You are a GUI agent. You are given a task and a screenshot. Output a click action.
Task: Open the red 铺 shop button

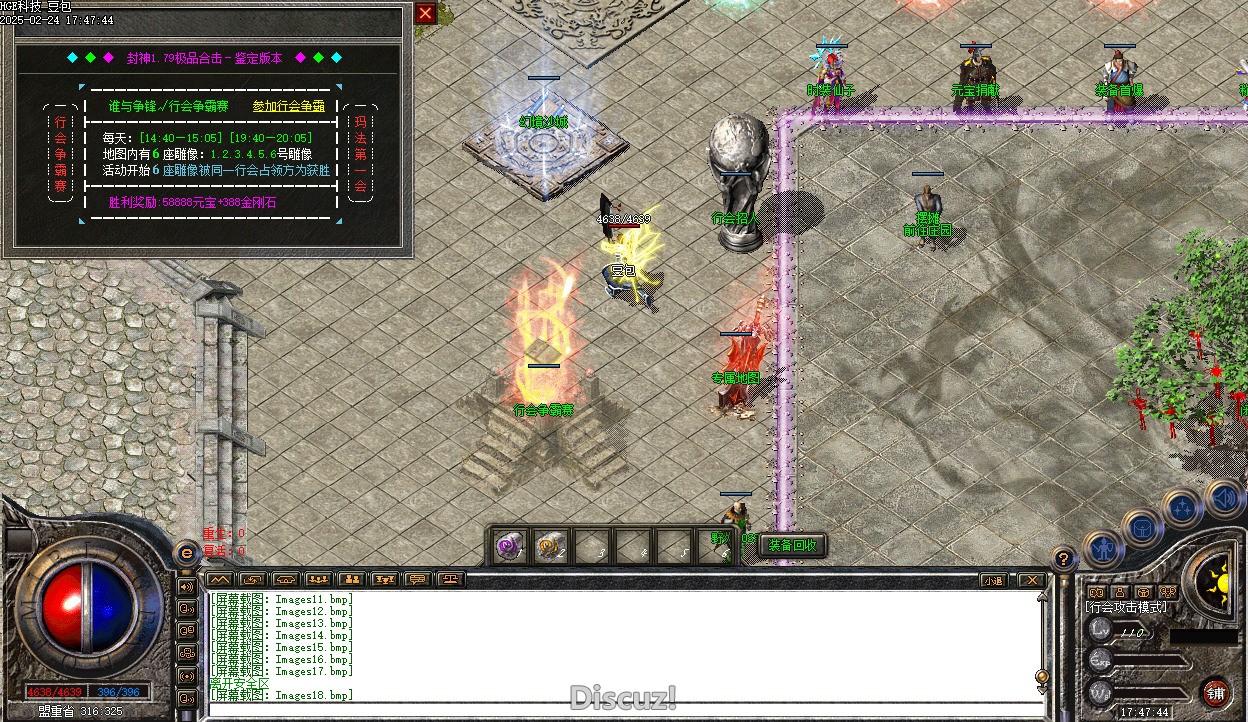point(1215,692)
